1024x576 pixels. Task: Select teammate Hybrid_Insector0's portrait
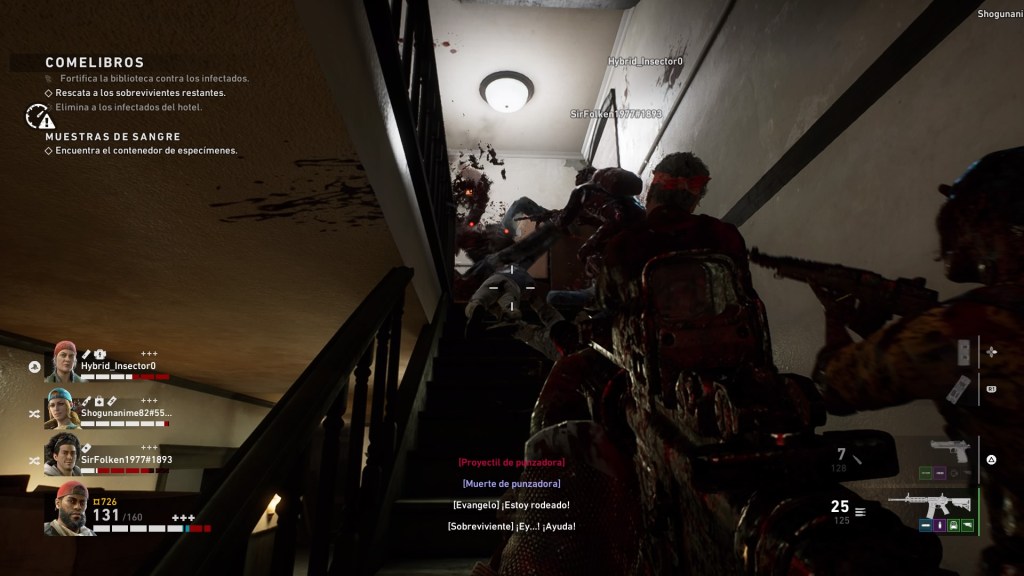click(65, 361)
